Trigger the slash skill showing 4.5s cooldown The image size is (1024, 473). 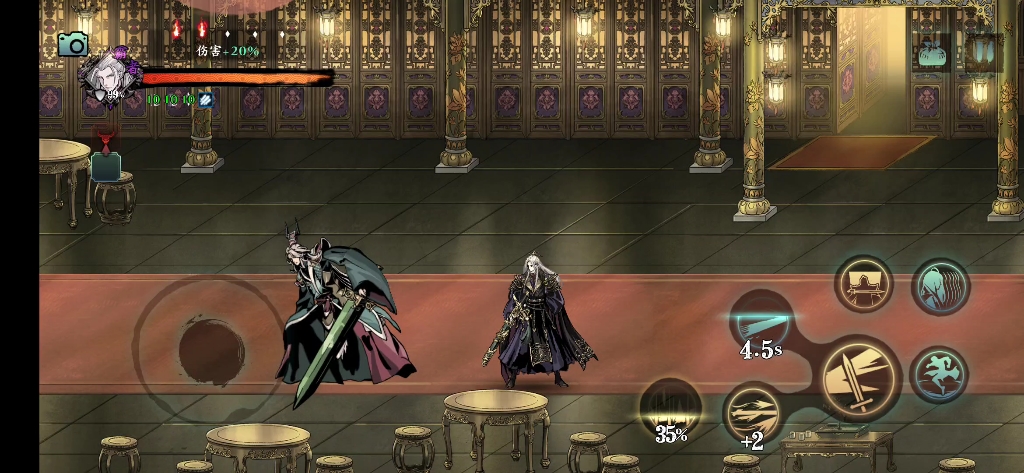pyautogui.click(x=761, y=322)
